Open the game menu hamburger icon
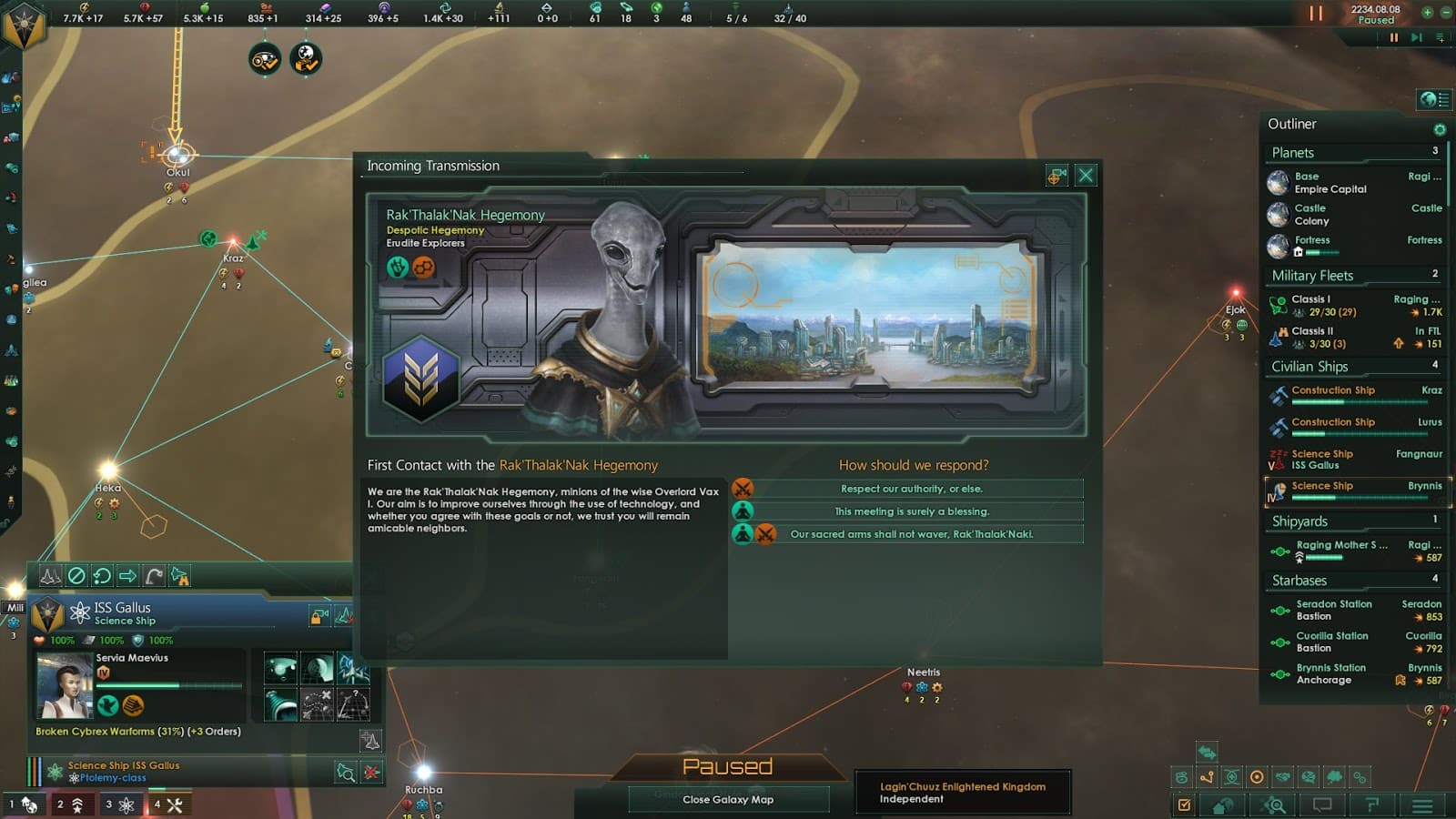Image resolution: width=1456 pixels, height=819 pixels. (x=1422, y=804)
